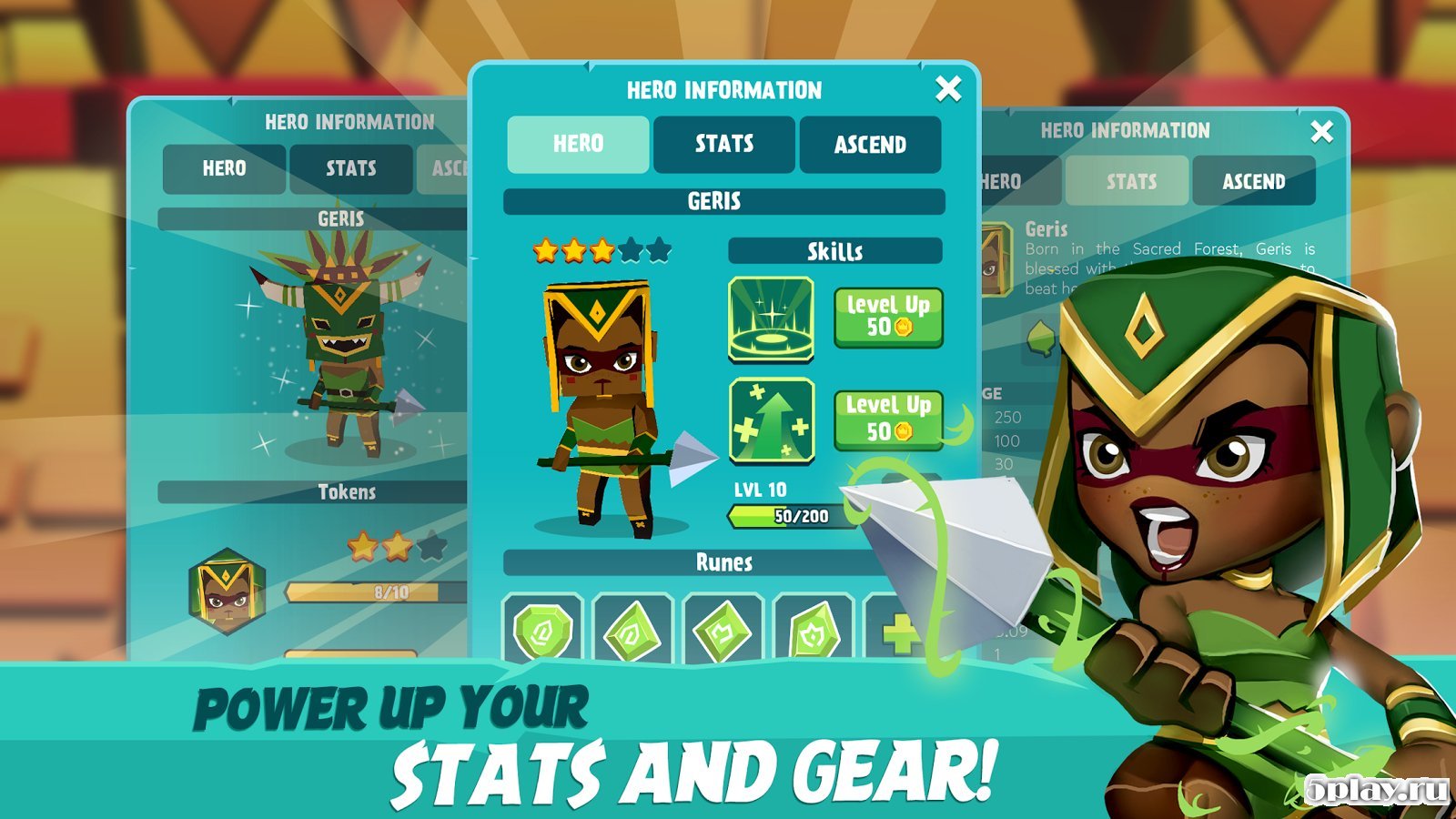Close the front Hero Information panel
Screen dimensions: 1456x819
pyautogui.click(x=948, y=89)
